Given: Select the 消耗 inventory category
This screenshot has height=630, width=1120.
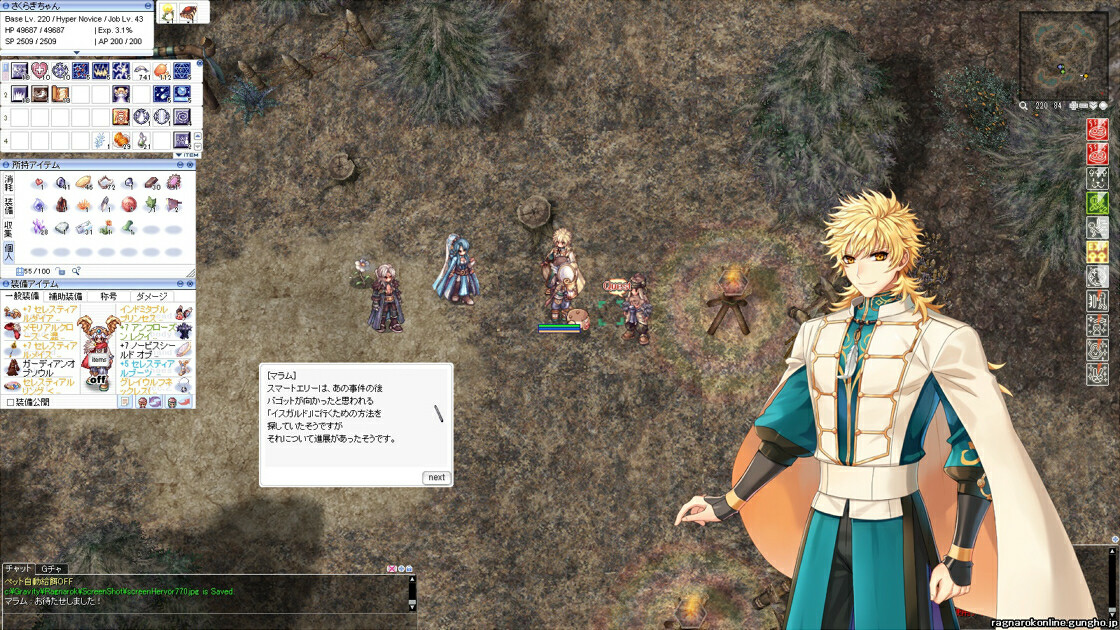Looking at the screenshot, I should (9, 184).
